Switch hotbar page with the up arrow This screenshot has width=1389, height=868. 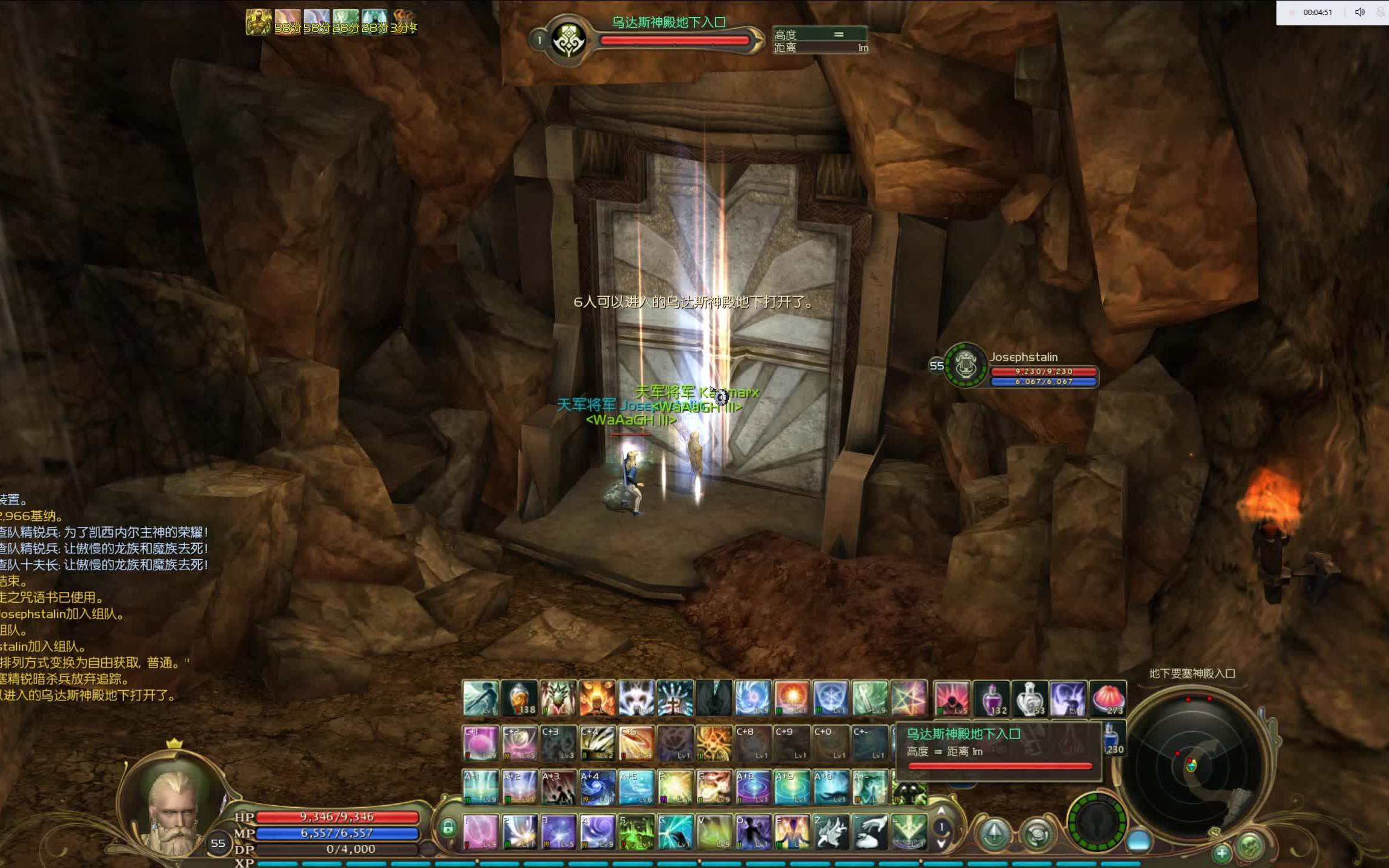[x=941, y=812]
